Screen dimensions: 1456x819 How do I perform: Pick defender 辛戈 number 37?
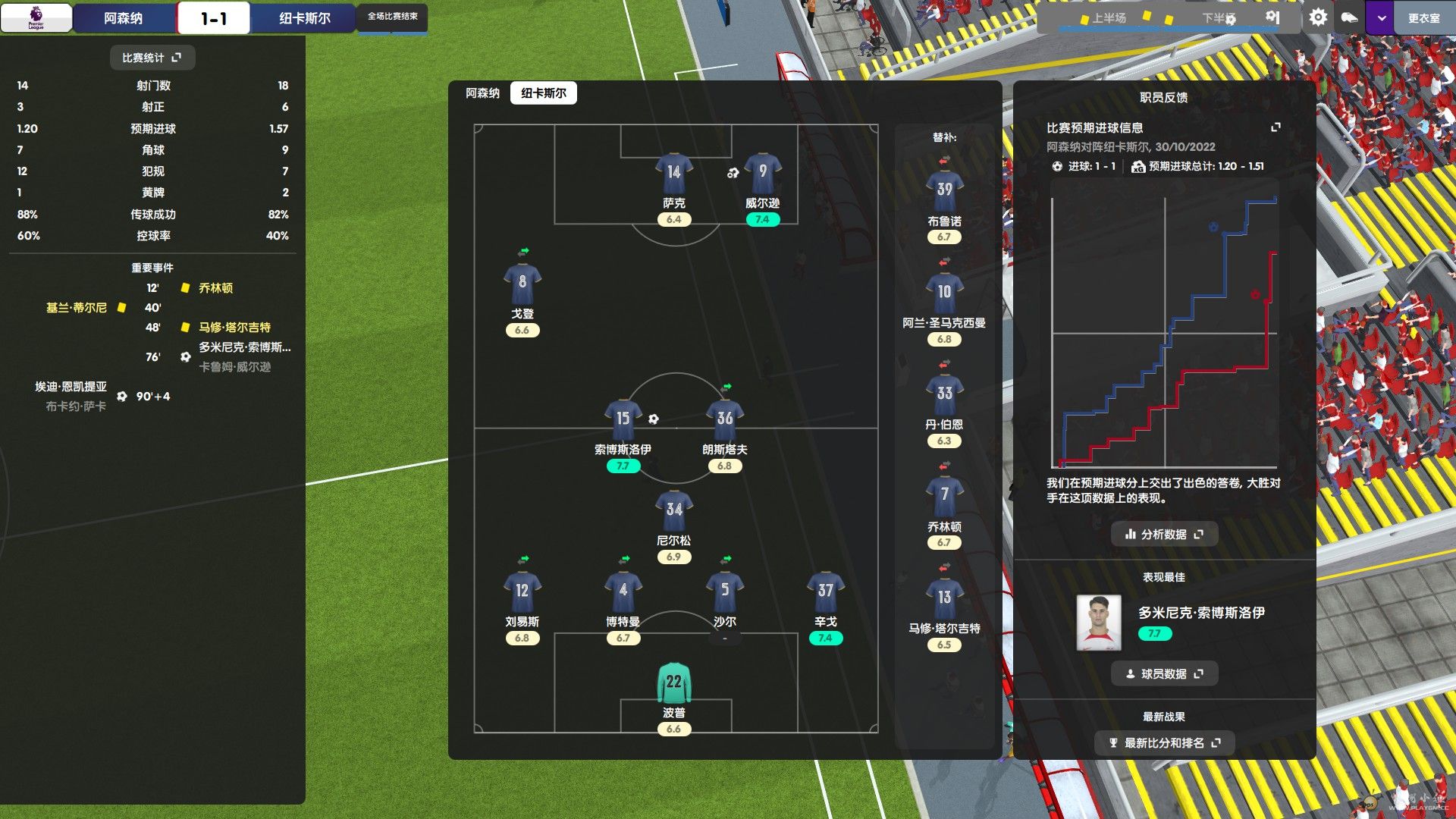825,593
